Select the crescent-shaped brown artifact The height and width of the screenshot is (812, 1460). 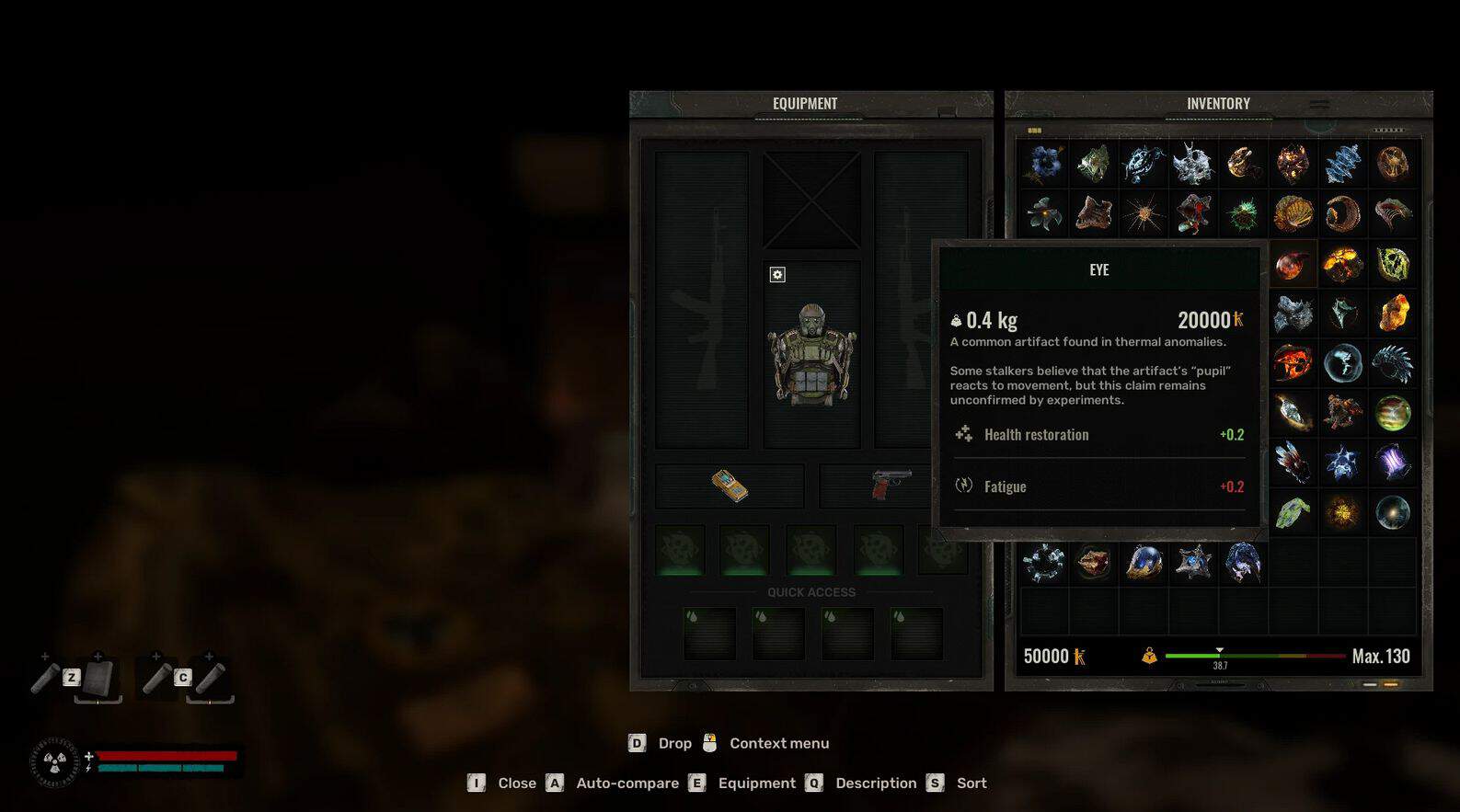(1342, 214)
